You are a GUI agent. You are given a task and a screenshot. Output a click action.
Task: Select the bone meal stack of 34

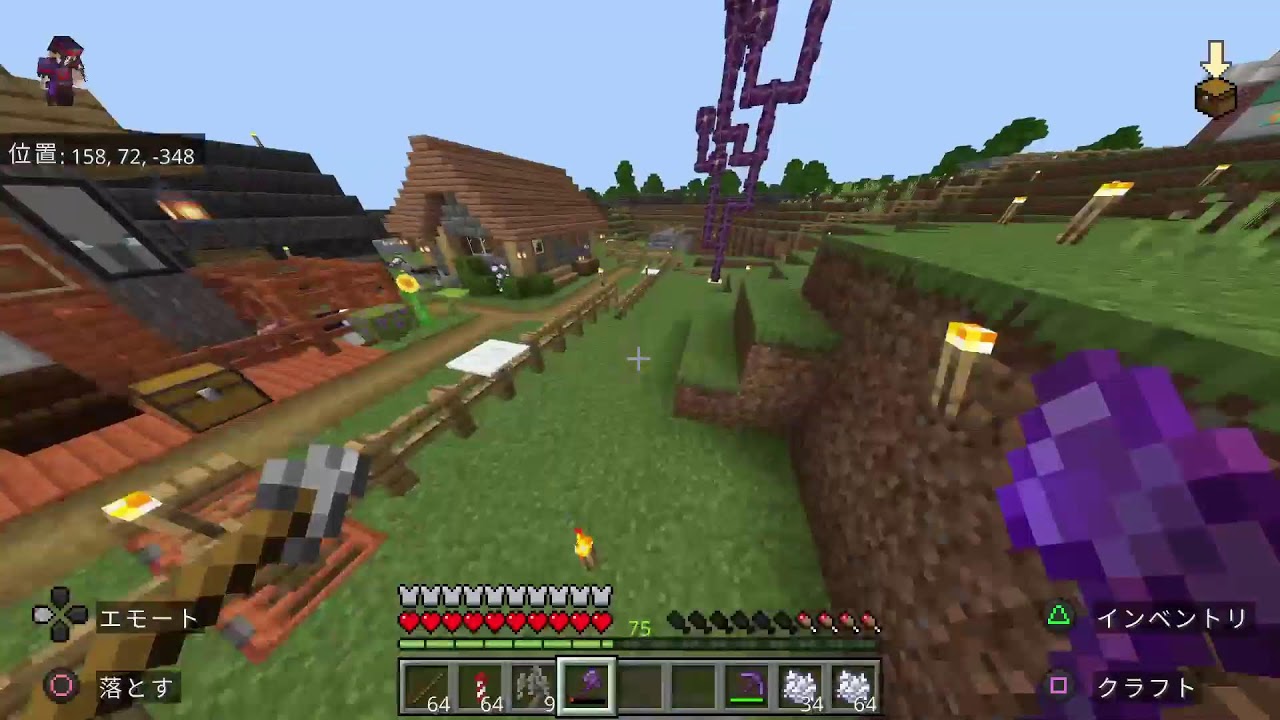pos(800,687)
